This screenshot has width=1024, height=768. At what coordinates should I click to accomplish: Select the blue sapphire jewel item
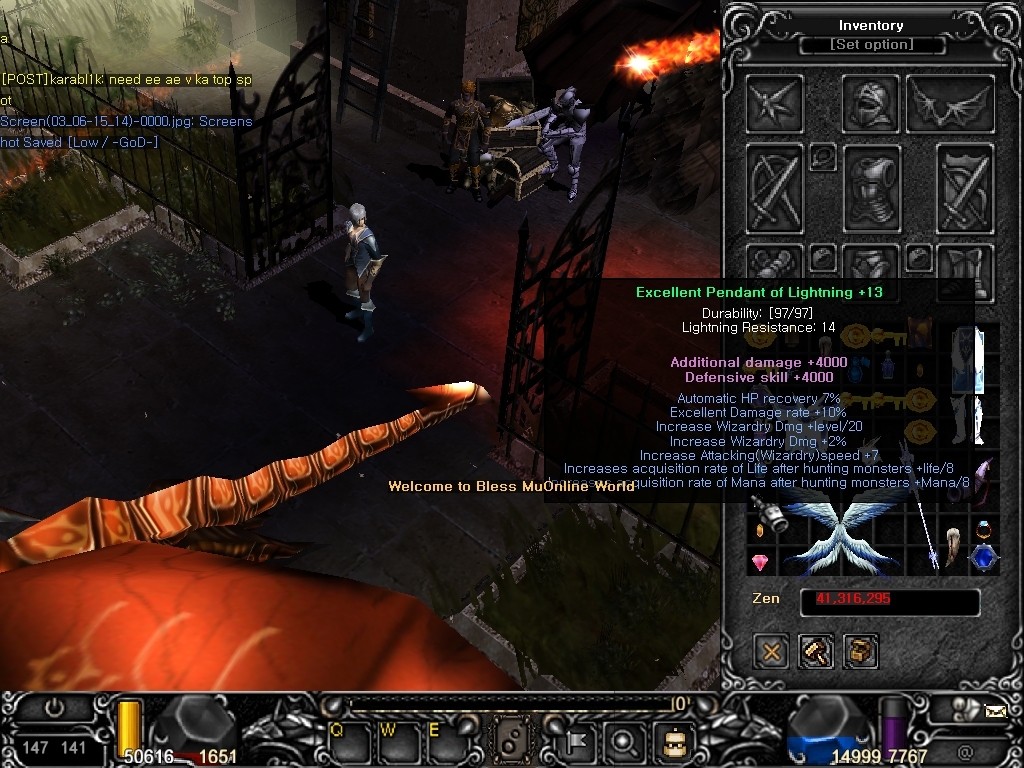984,558
